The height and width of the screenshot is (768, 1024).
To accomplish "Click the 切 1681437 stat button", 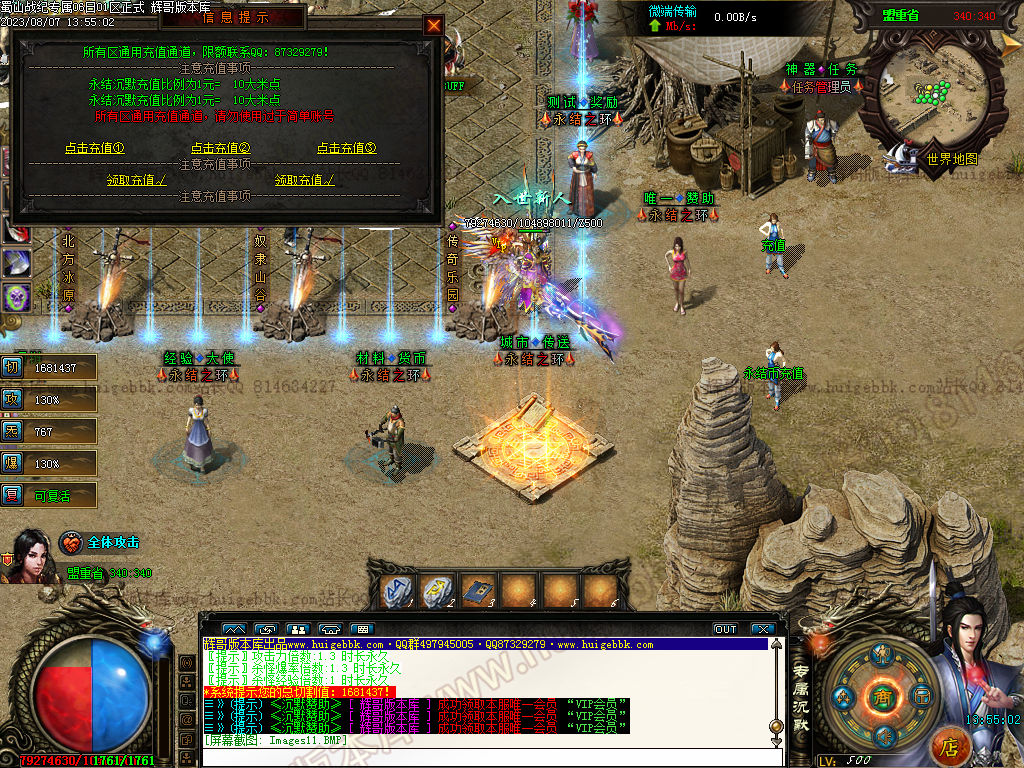I will pyautogui.click(x=50, y=367).
